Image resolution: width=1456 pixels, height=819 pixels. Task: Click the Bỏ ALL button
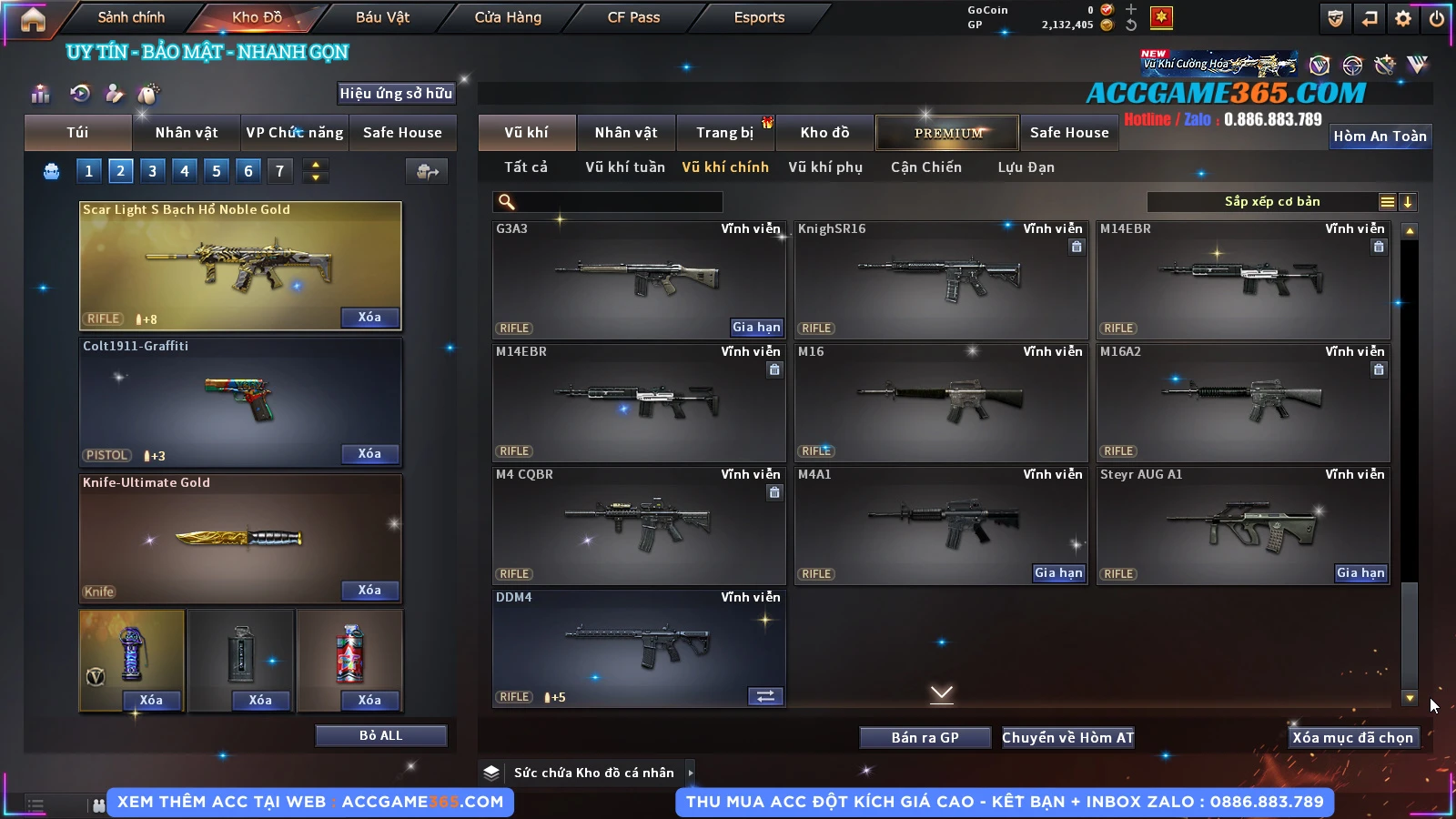pyautogui.click(x=380, y=736)
